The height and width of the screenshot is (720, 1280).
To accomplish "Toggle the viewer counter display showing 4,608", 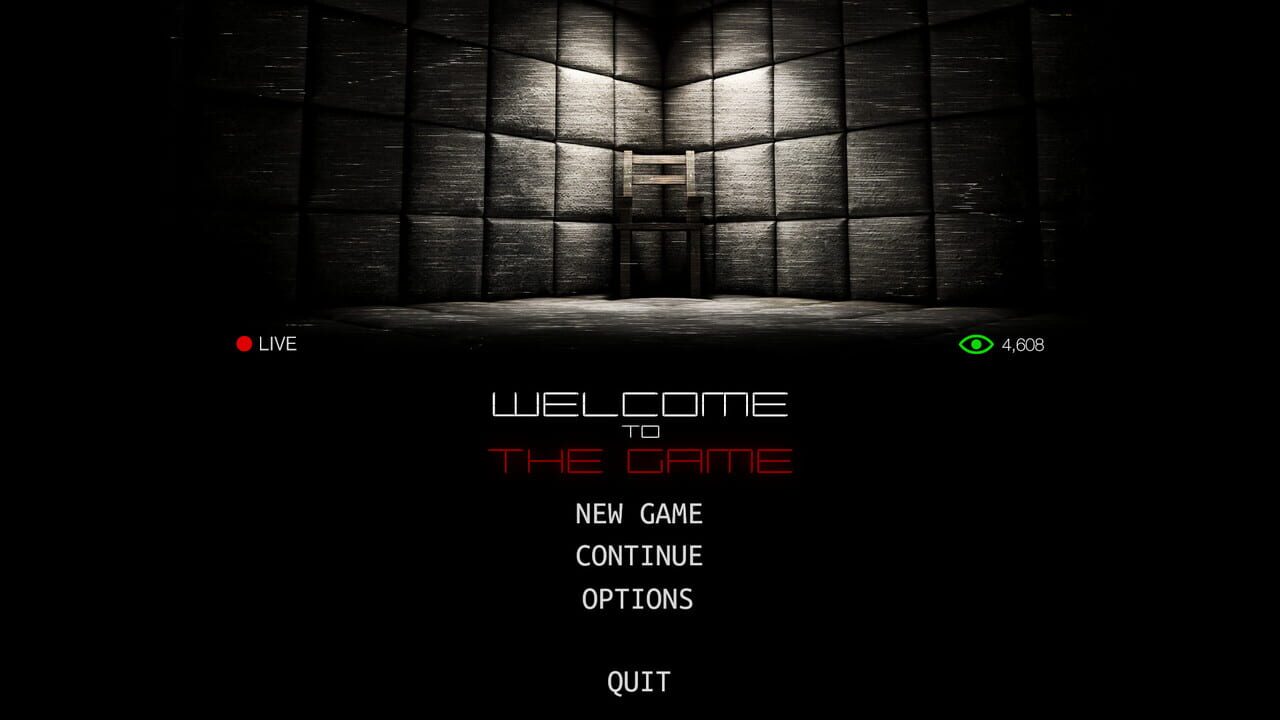I will click(x=1021, y=344).
